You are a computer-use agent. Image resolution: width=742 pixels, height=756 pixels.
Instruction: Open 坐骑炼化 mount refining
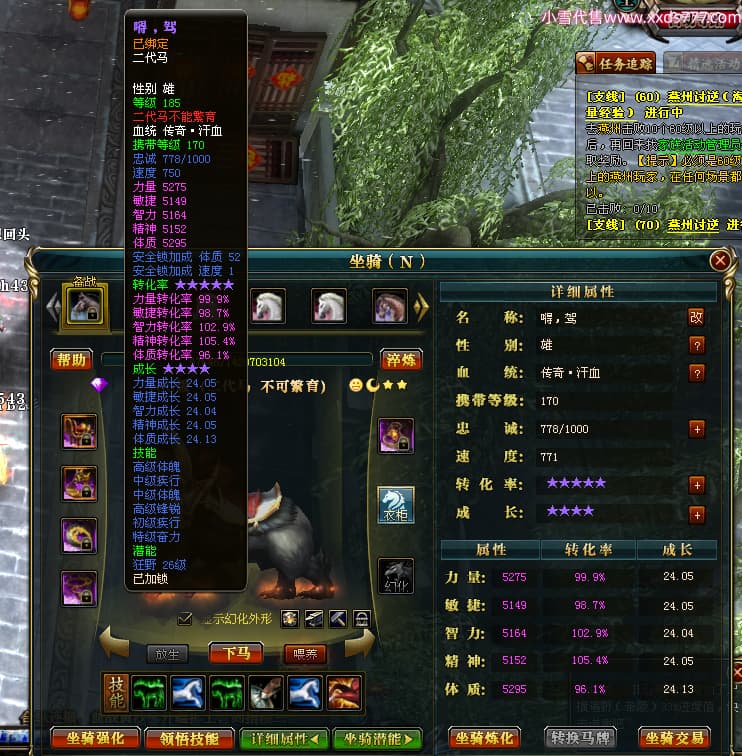click(x=484, y=739)
